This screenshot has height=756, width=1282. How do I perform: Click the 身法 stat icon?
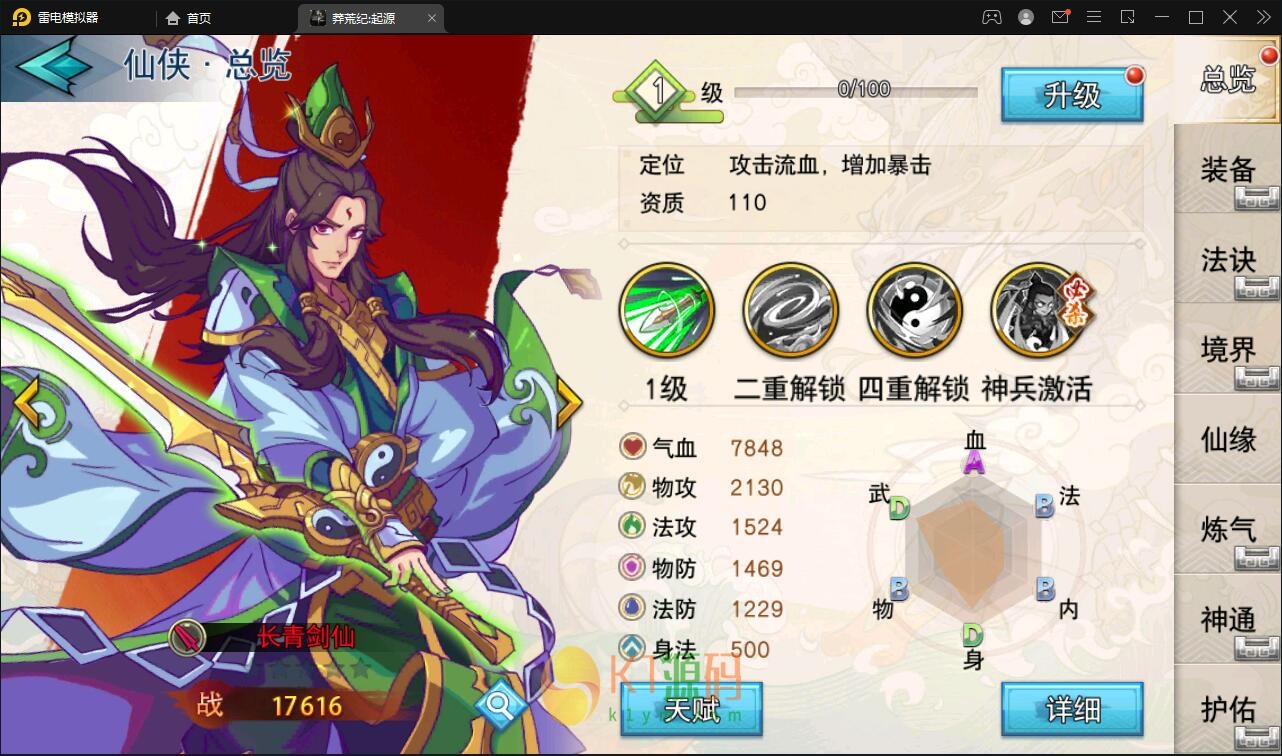point(631,649)
